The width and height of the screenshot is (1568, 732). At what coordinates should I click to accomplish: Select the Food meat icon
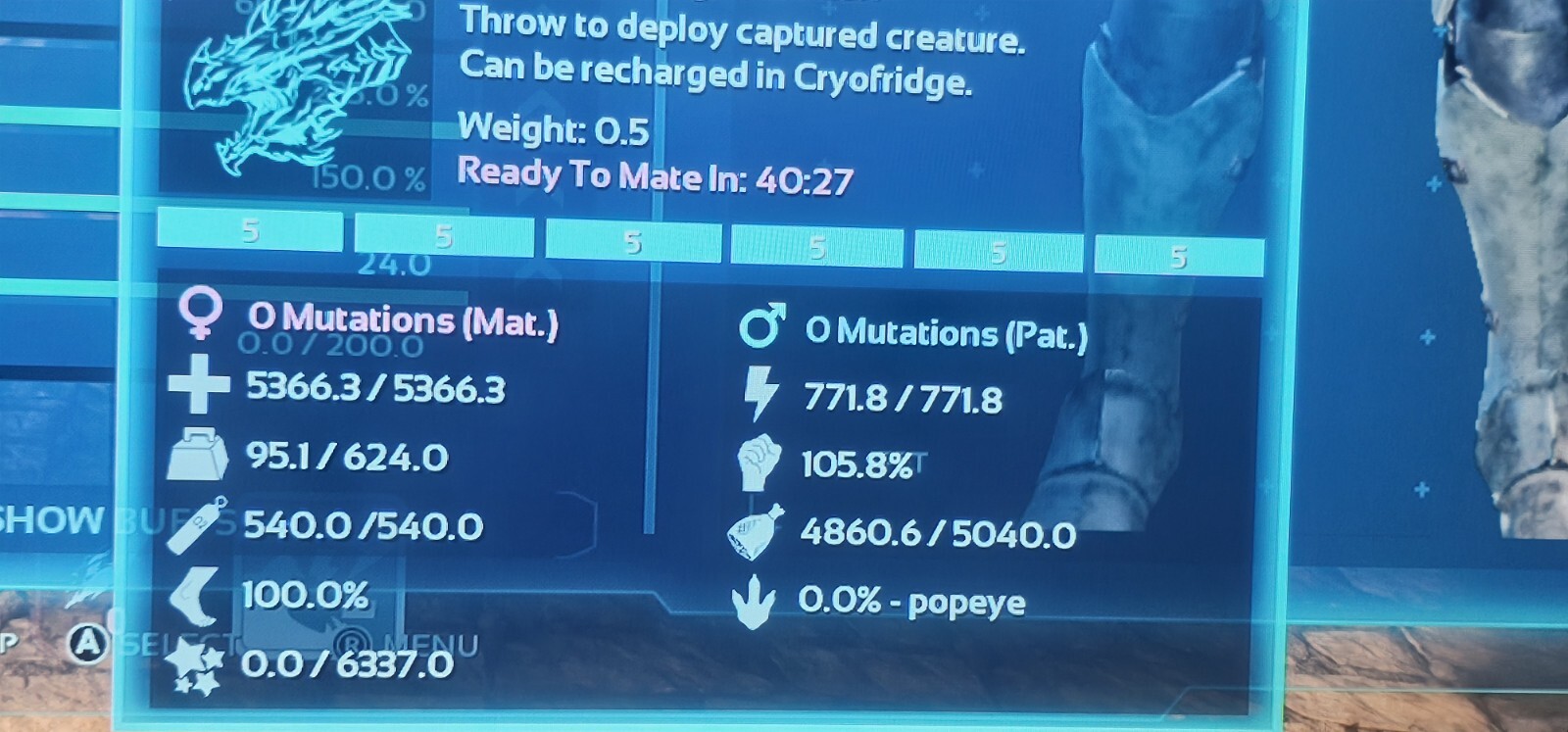[755, 531]
